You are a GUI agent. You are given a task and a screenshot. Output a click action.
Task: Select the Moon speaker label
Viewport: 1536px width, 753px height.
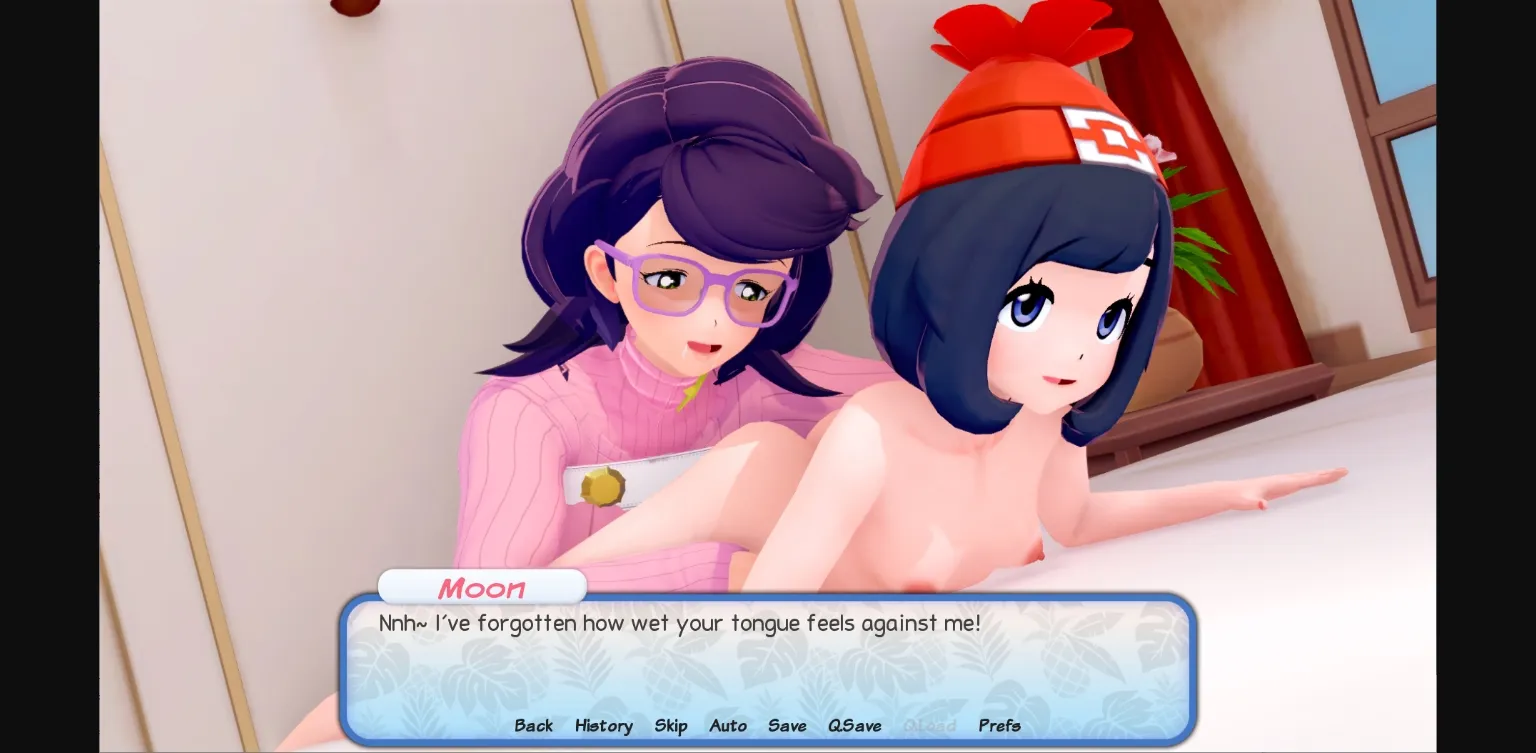482,589
